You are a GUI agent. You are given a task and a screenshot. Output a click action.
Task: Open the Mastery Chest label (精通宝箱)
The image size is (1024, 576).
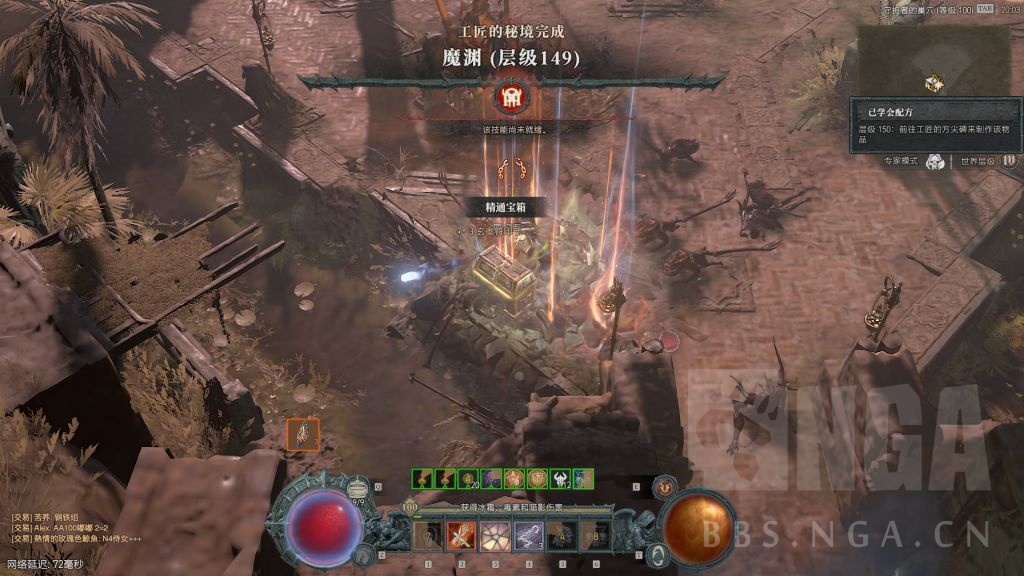click(x=506, y=207)
